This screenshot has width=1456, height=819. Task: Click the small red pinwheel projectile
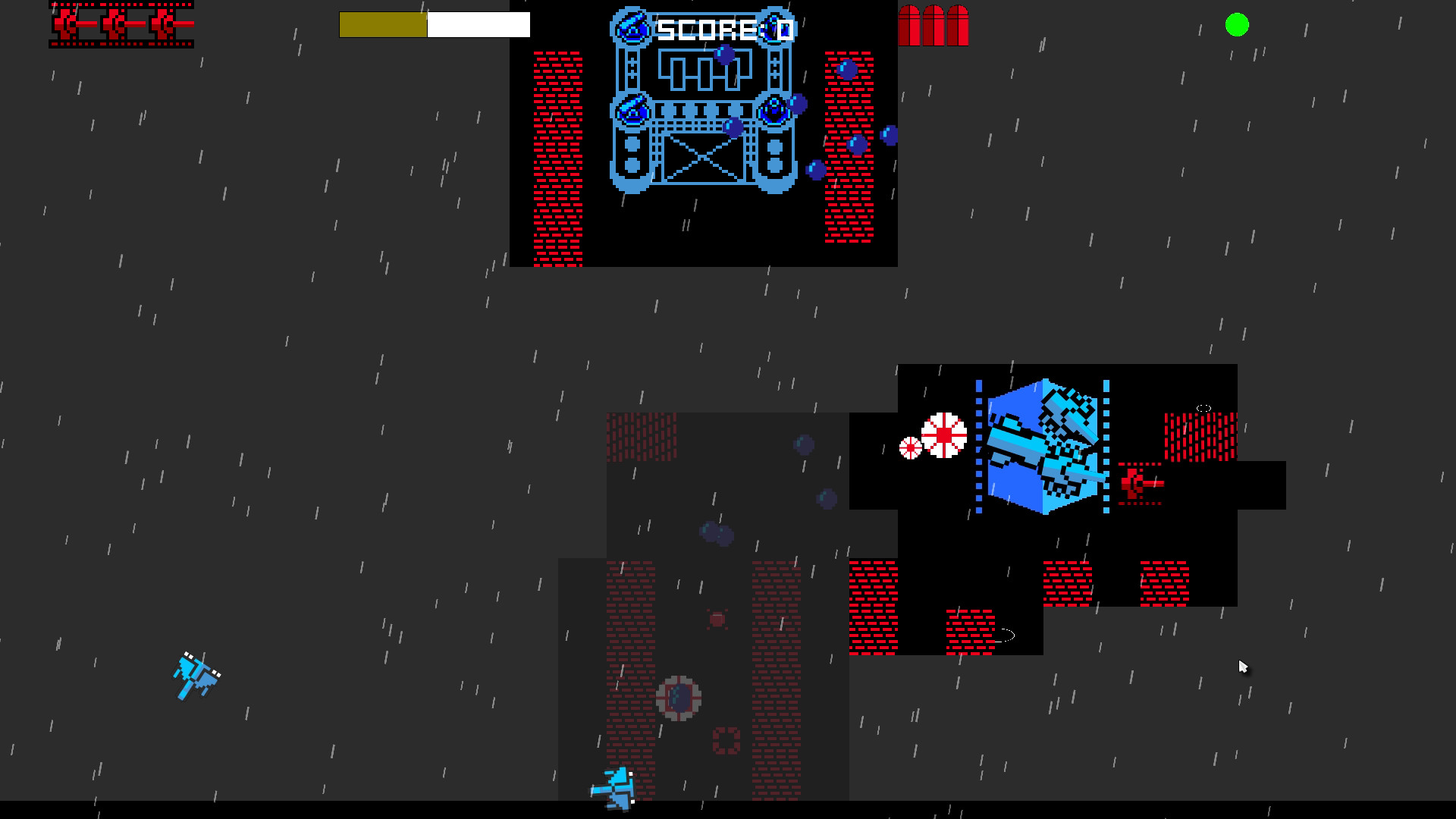pos(910,446)
